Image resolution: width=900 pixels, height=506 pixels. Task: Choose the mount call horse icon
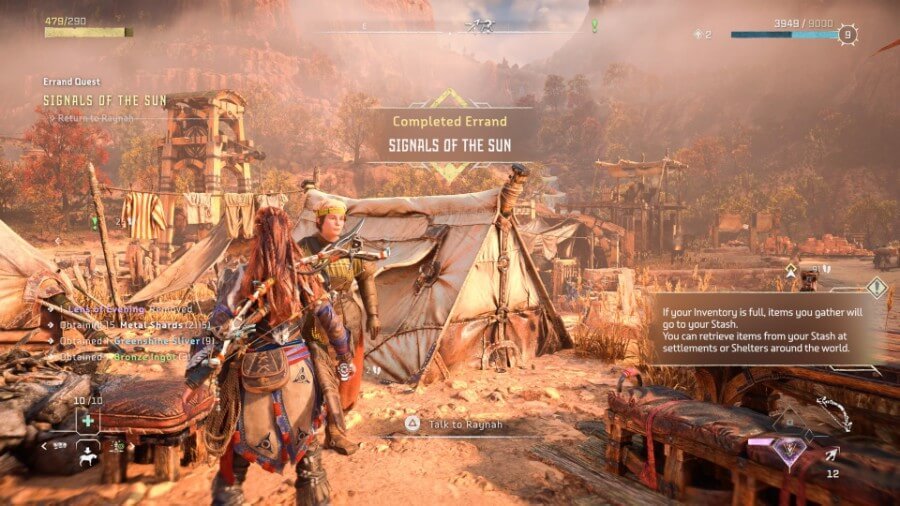tap(89, 452)
